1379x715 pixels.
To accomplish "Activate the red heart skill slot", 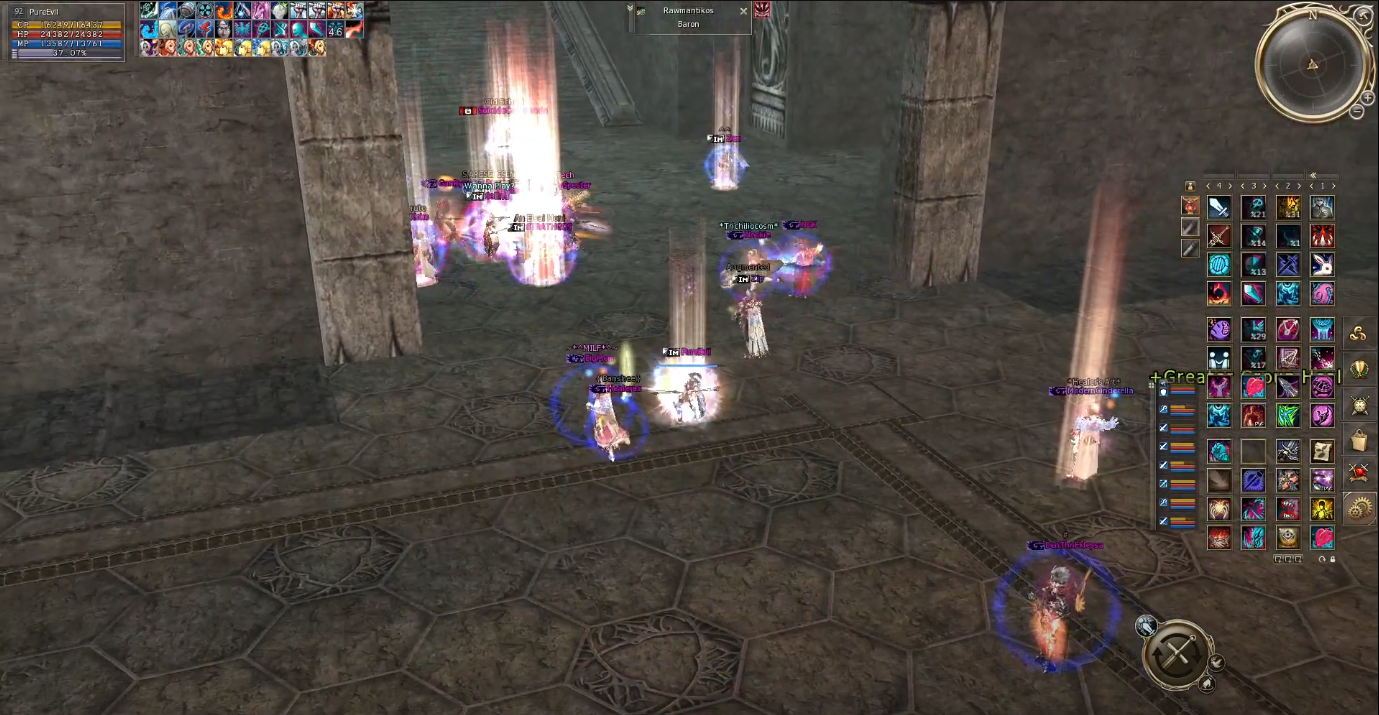I will [1254, 387].
